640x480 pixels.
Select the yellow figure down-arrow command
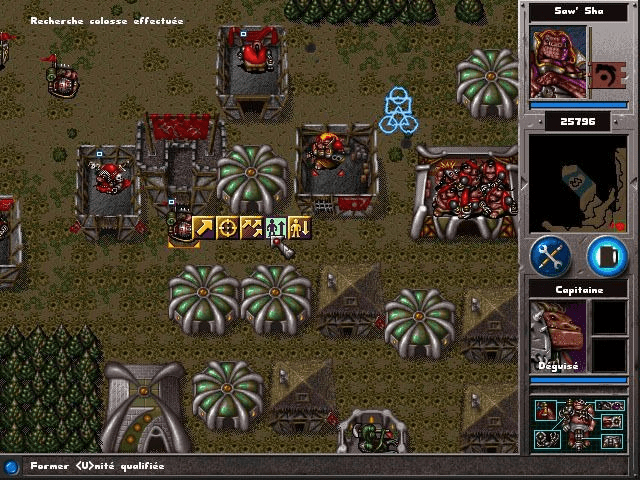[300, 228]
